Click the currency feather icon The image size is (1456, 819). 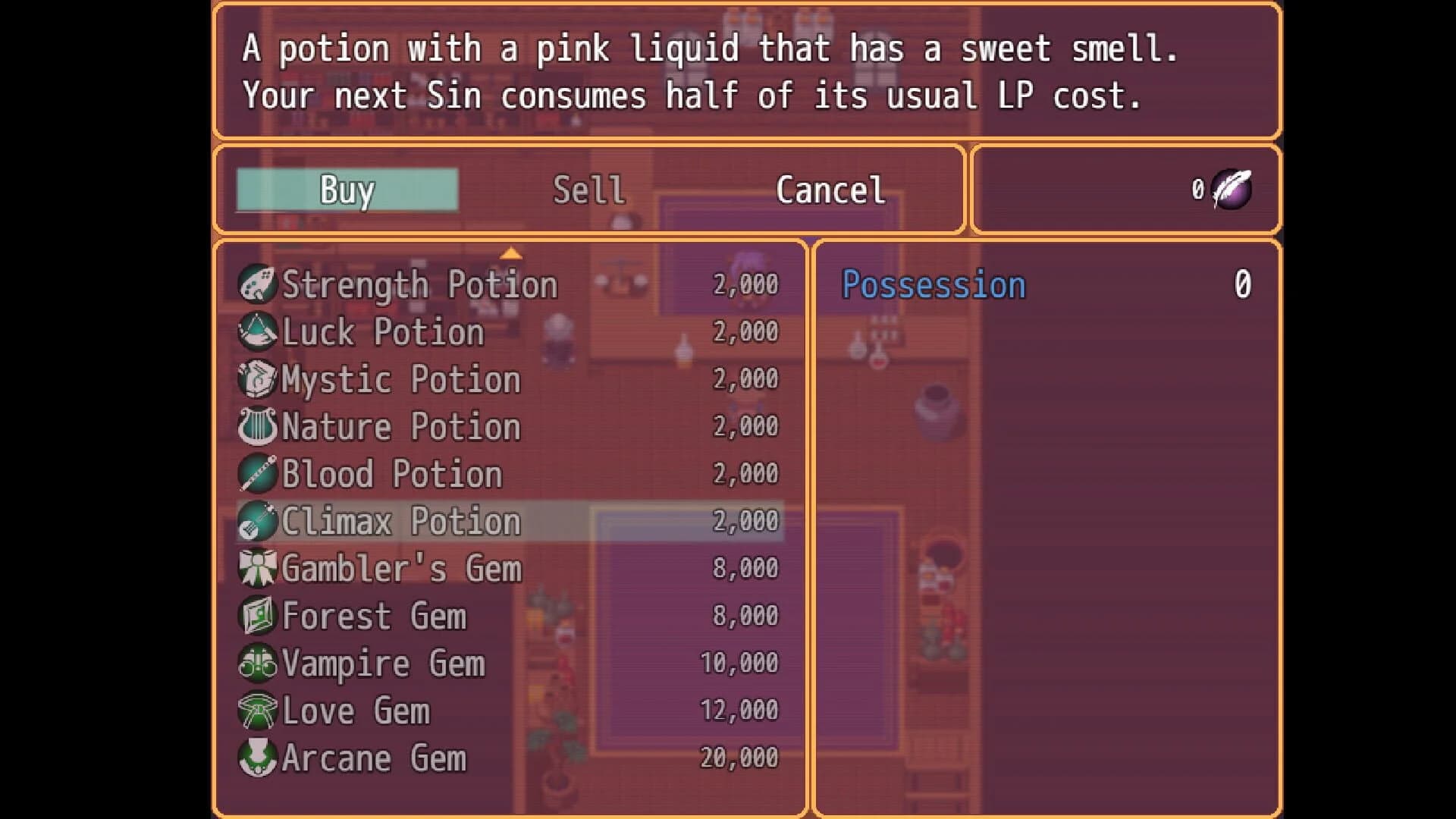point(1232,189)
